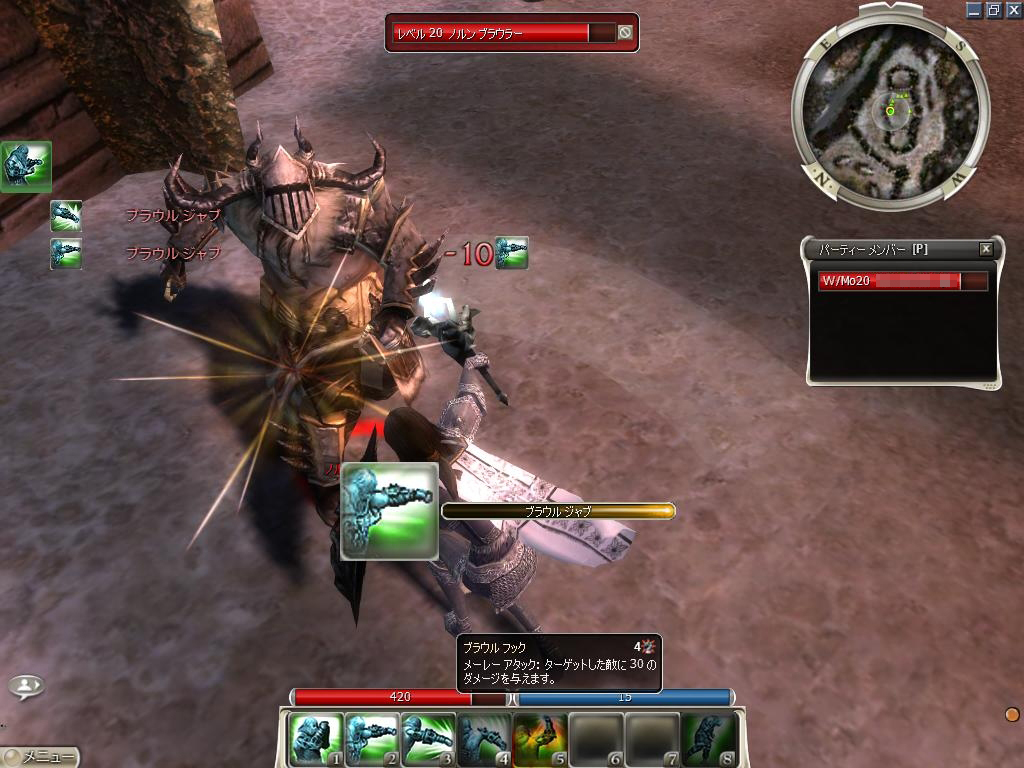Image resolution: width=1024 pixels, height=768 pixels.
Task: Open the メニュー button
Action: 42,758
